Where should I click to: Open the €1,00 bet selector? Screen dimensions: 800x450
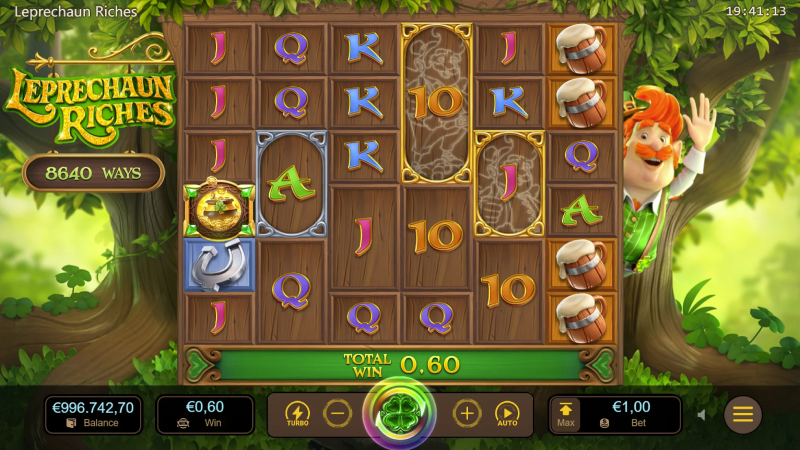[x=631, y=414]
